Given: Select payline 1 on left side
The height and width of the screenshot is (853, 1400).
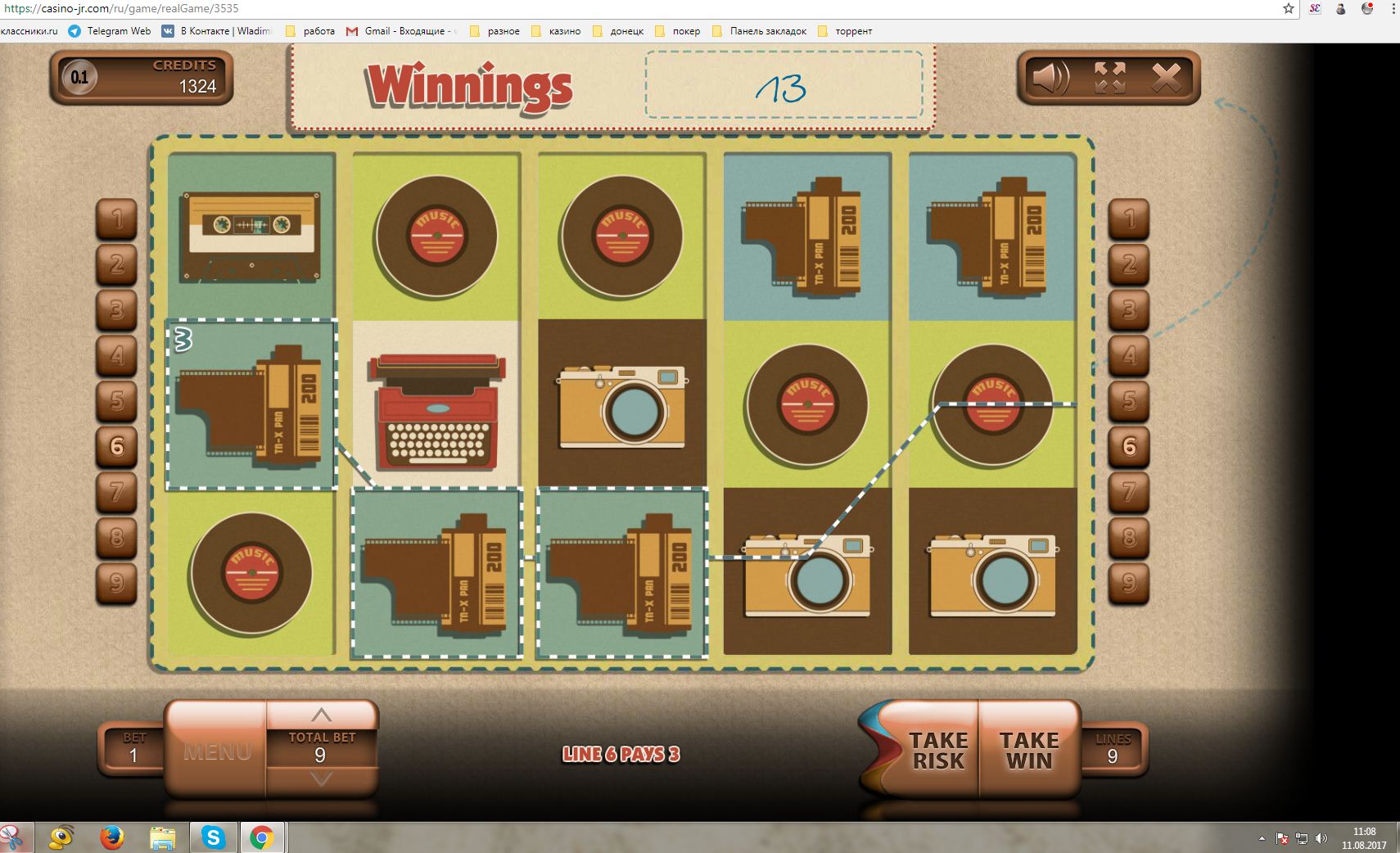Looking at the screenshot, I should point(117,219).
